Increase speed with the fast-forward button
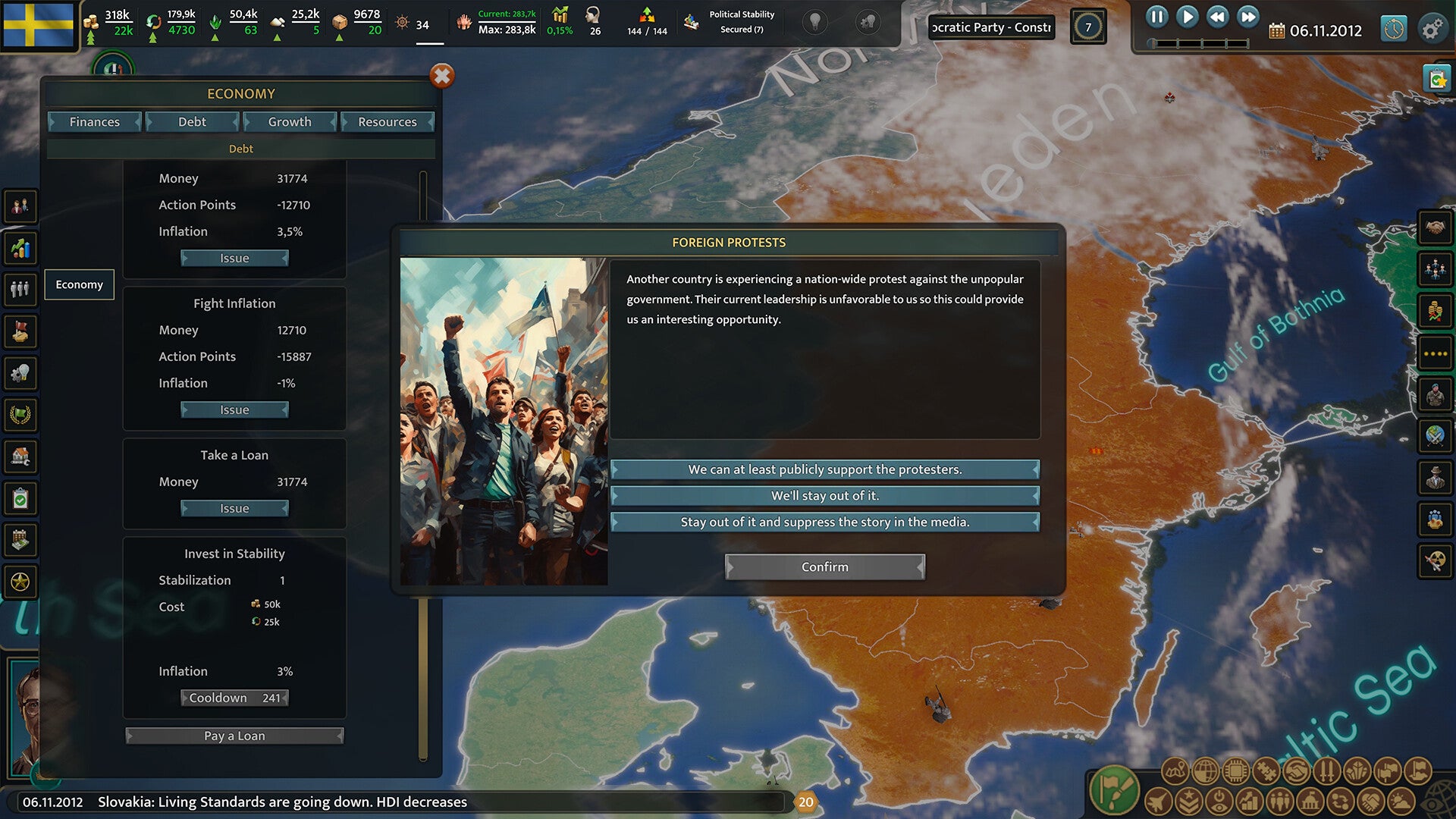The image size is (1456, 819). point(1247,17)
